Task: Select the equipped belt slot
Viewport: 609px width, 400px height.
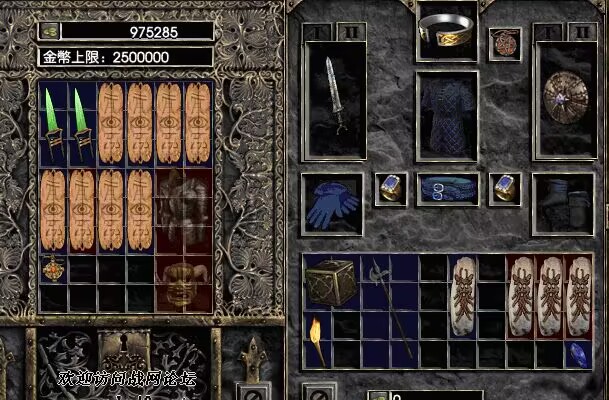Action: pyautogui.click(x=446, y=188)
